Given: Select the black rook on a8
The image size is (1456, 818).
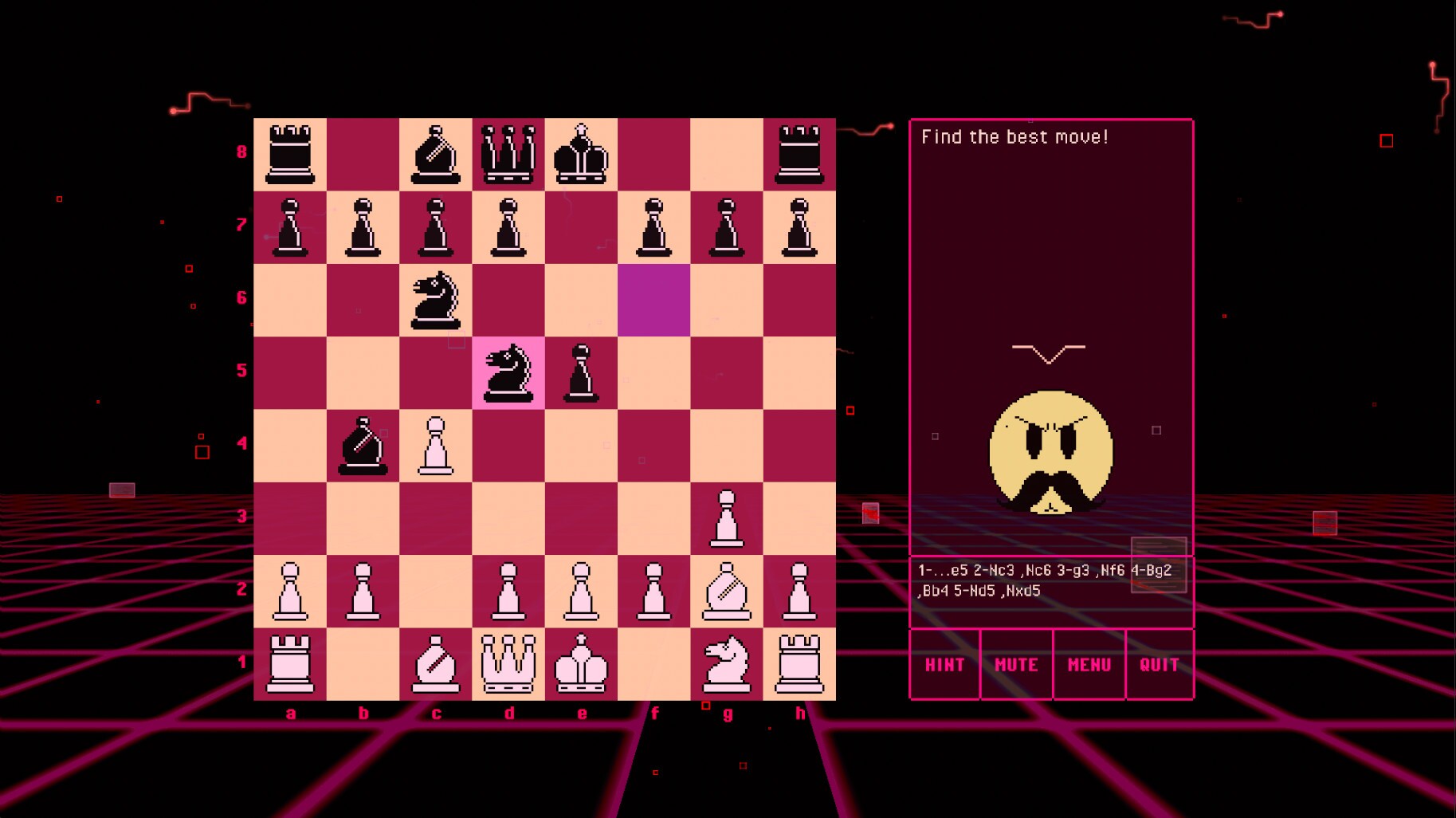Looking at the screenshot, I should [291, 153].
